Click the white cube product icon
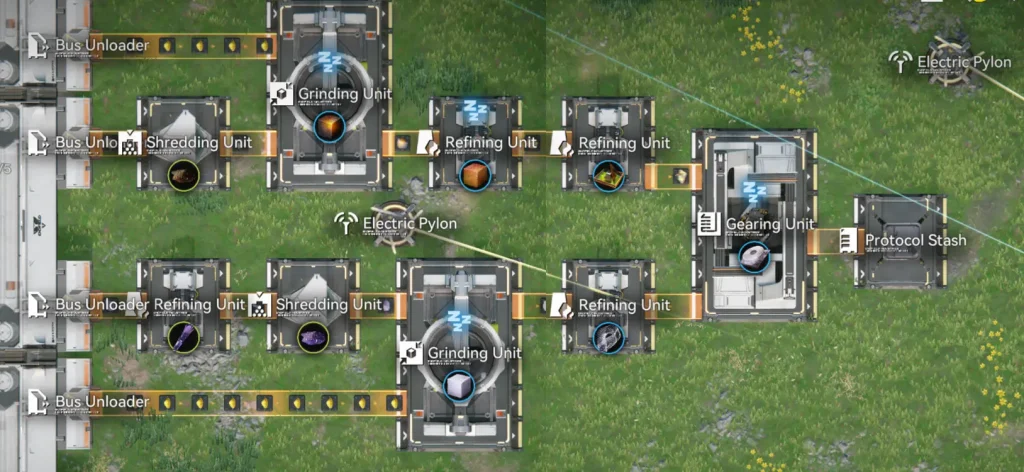Screen dimensions: 1024x472 [457, 387]
